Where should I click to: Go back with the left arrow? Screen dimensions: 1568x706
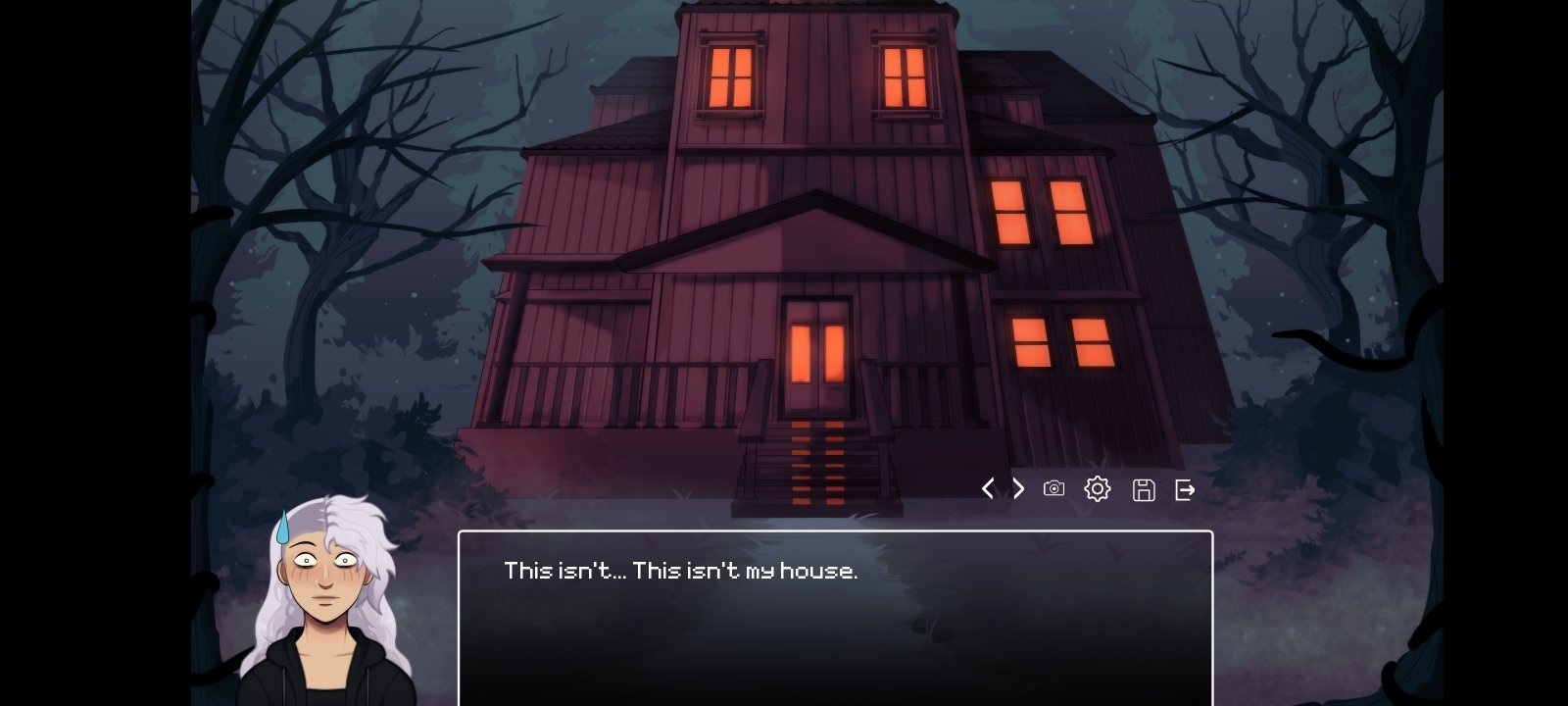tap(988, 488)
